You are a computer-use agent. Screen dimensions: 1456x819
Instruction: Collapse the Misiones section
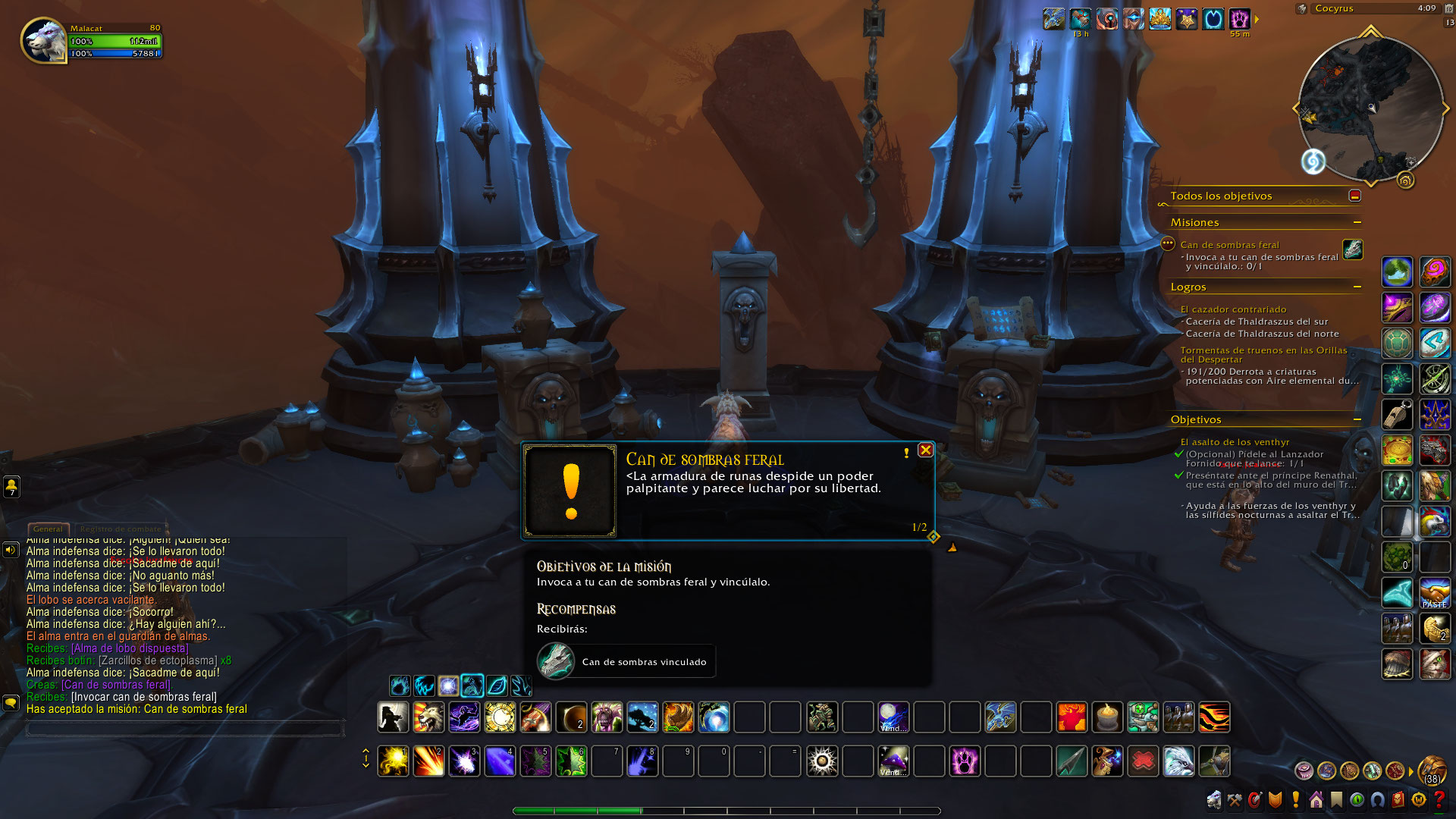point(1357,222)
